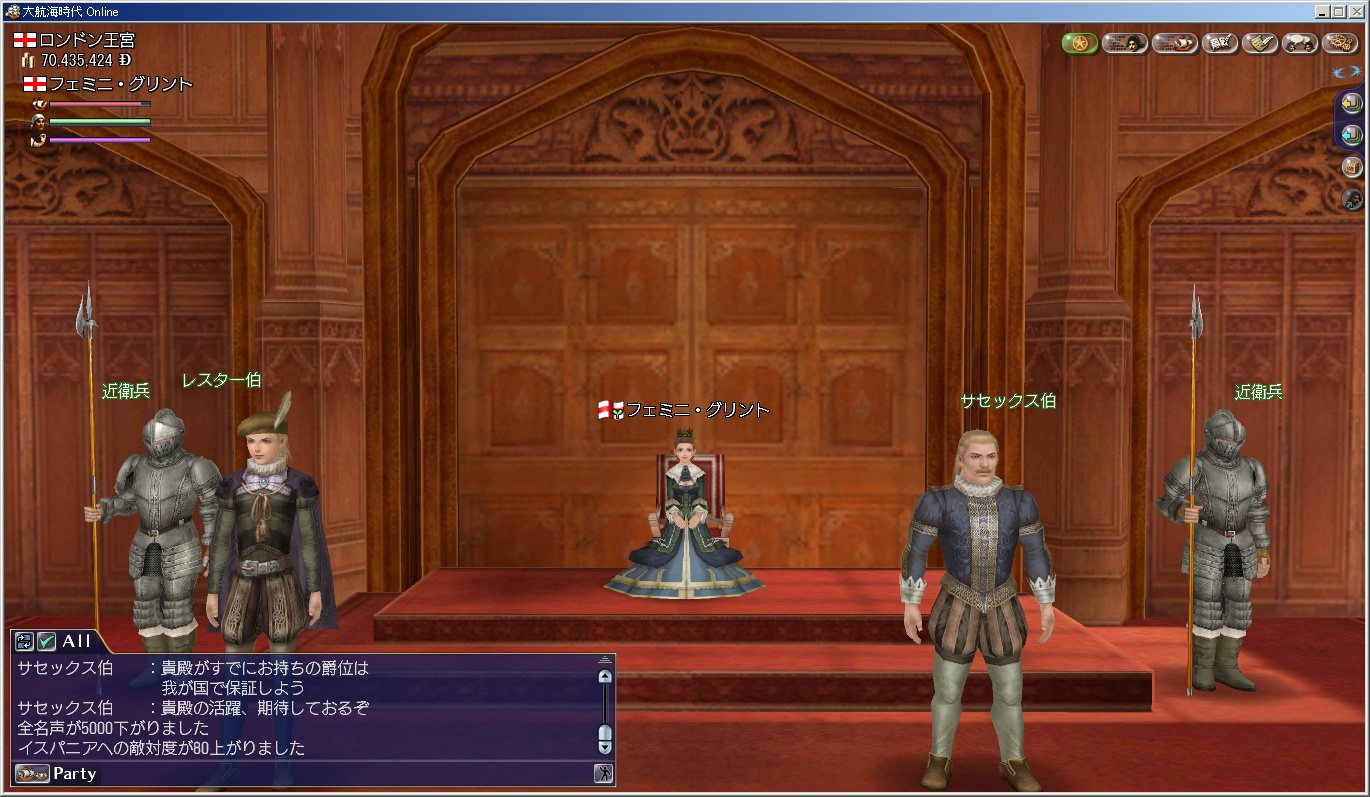The width and height of the screenshot is (1370, 797).
Task: Open the gears settings menu
Action: 1340,43
